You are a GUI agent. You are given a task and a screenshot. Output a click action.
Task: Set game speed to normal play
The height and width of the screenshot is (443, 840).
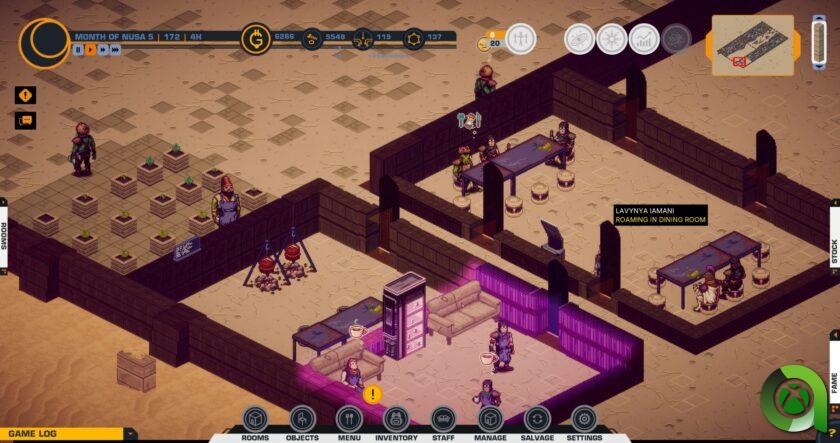coord(90,49)
